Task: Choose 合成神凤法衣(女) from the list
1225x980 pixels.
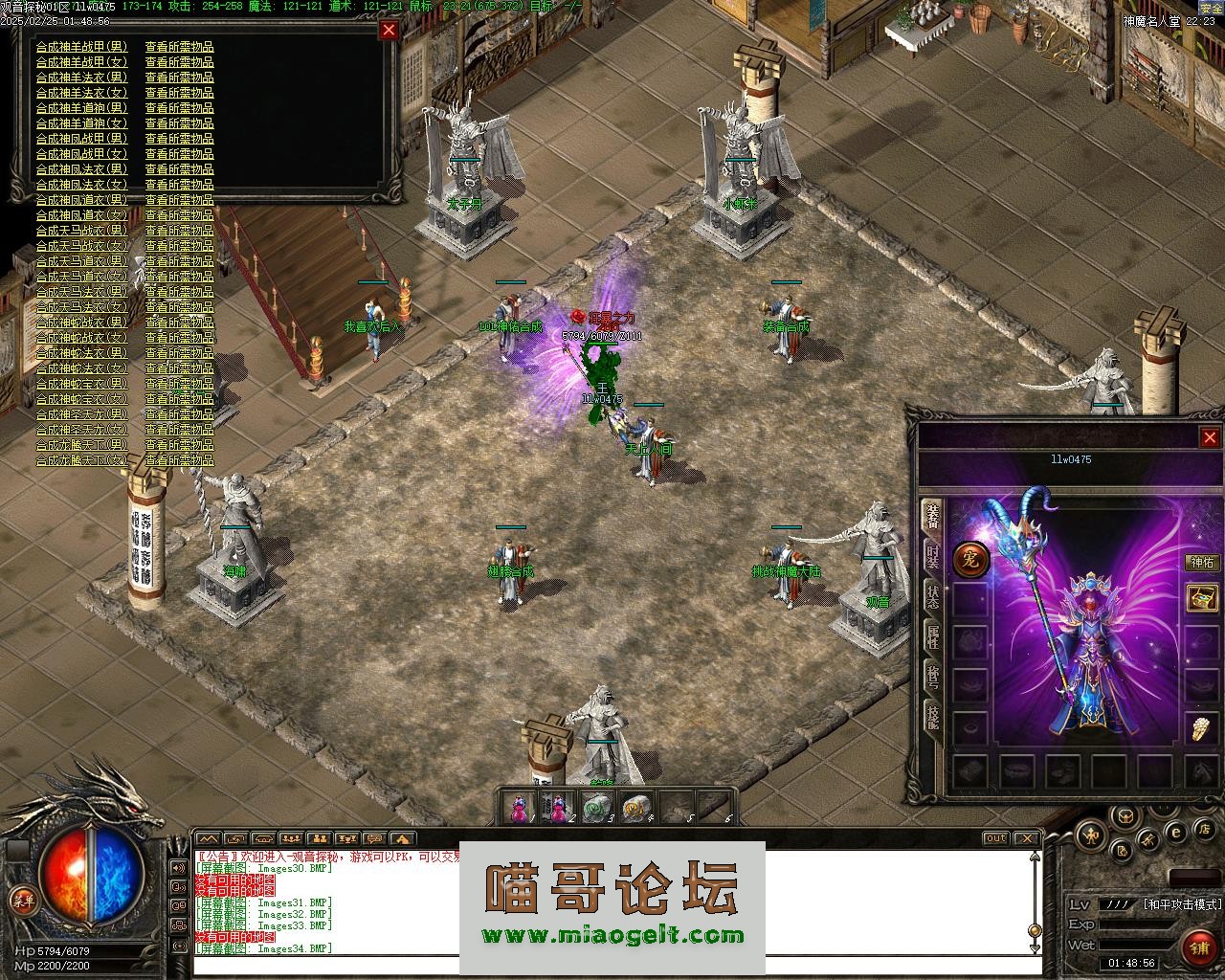Action: [x=81, y=185]
